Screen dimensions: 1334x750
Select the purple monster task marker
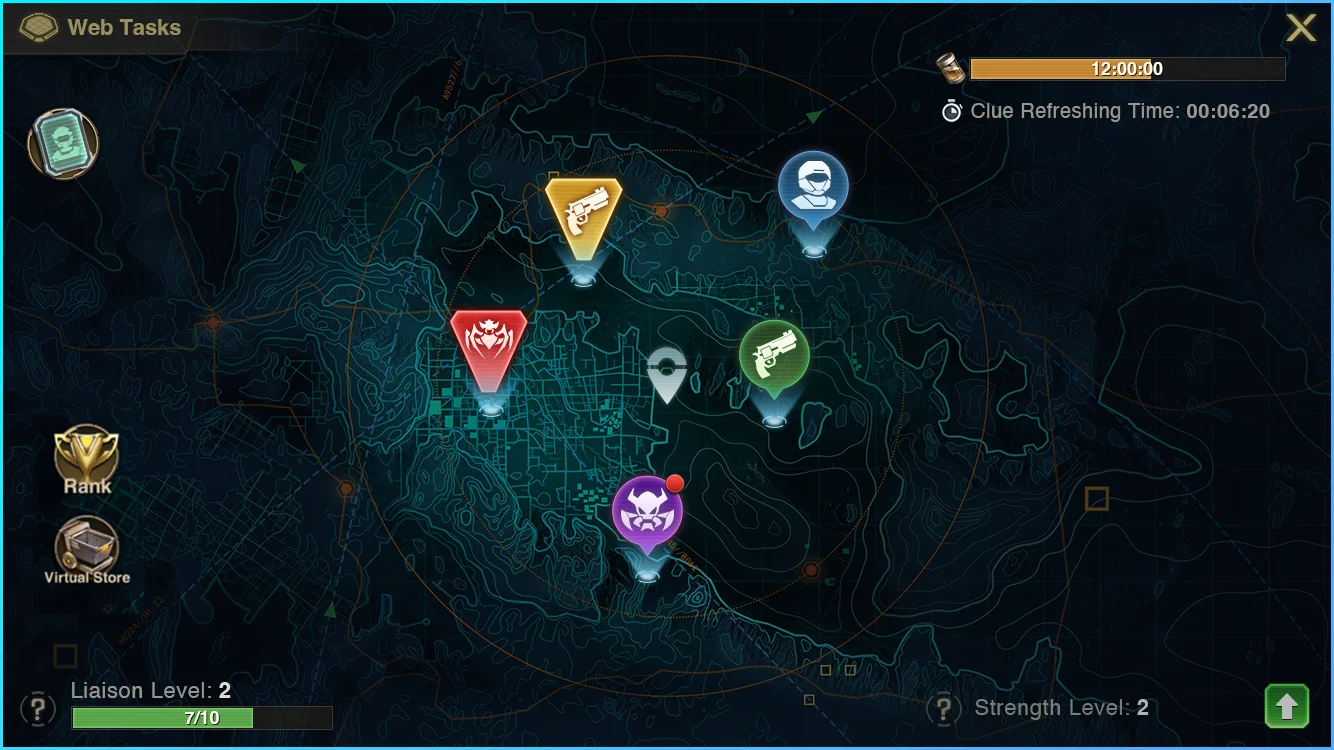[x=647, y=513]
